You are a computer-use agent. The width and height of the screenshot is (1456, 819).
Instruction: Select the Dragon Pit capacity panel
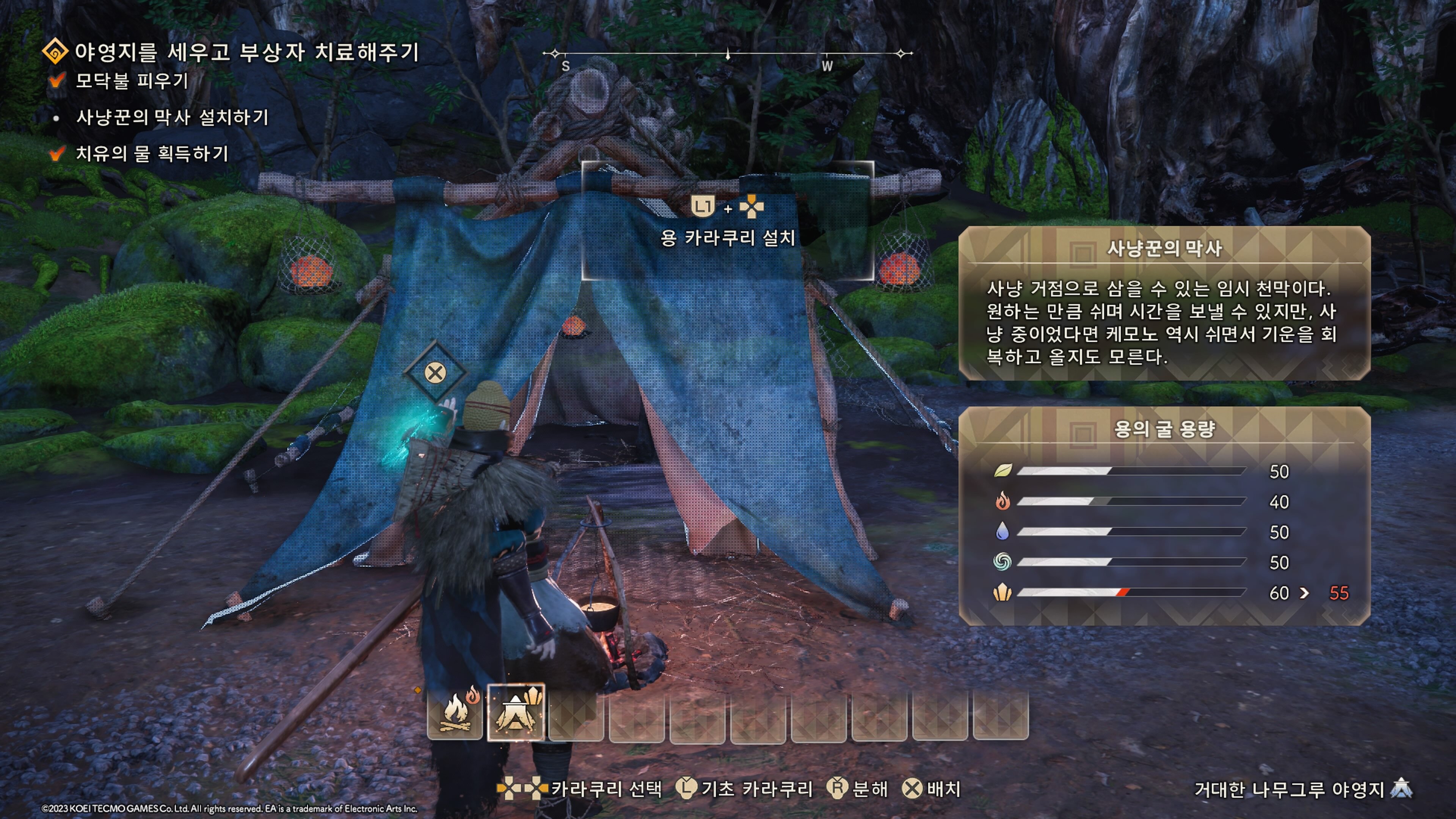point(1164,516)
